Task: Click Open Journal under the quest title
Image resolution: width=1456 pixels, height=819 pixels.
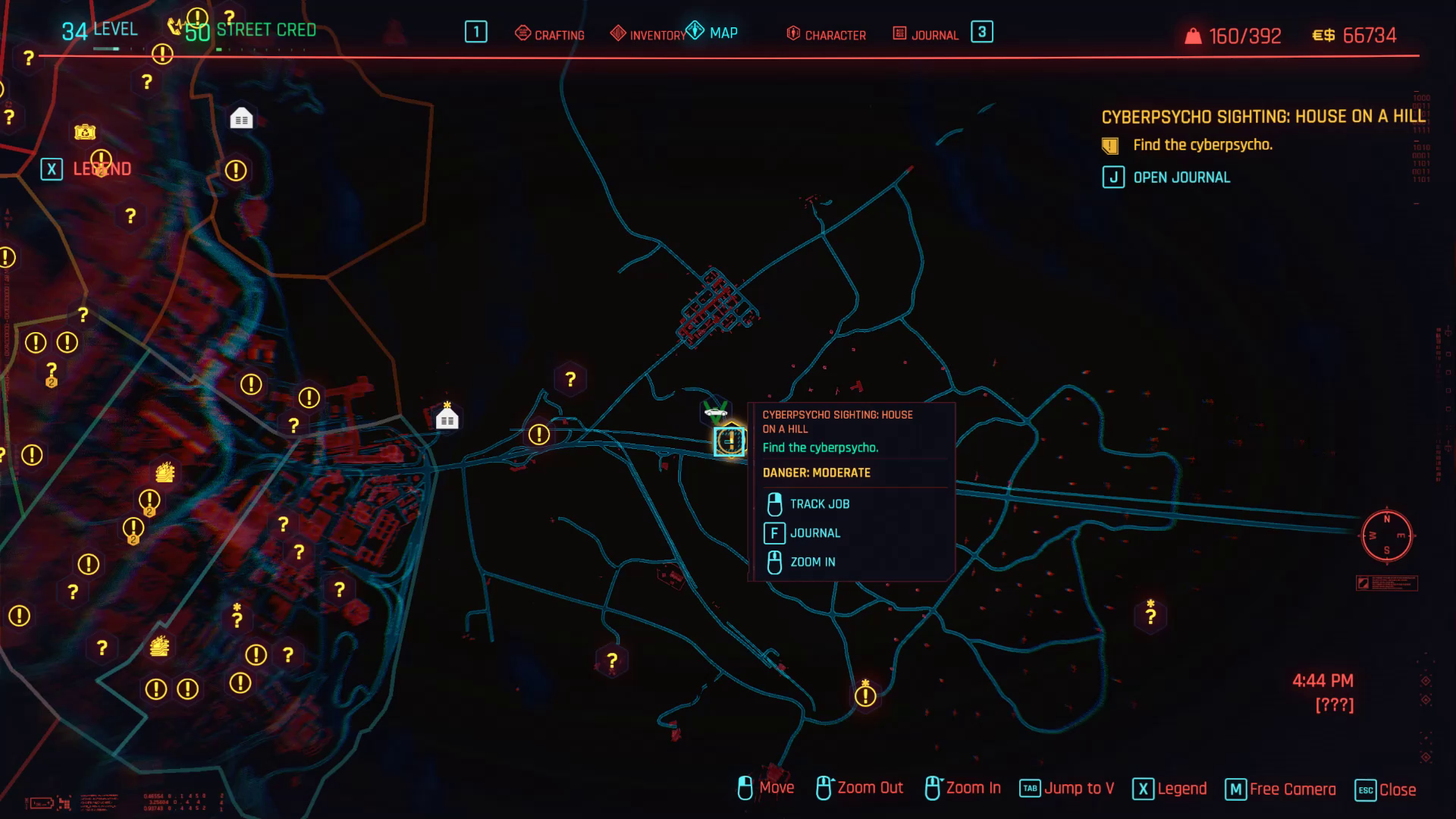Action: (1181, 177)
